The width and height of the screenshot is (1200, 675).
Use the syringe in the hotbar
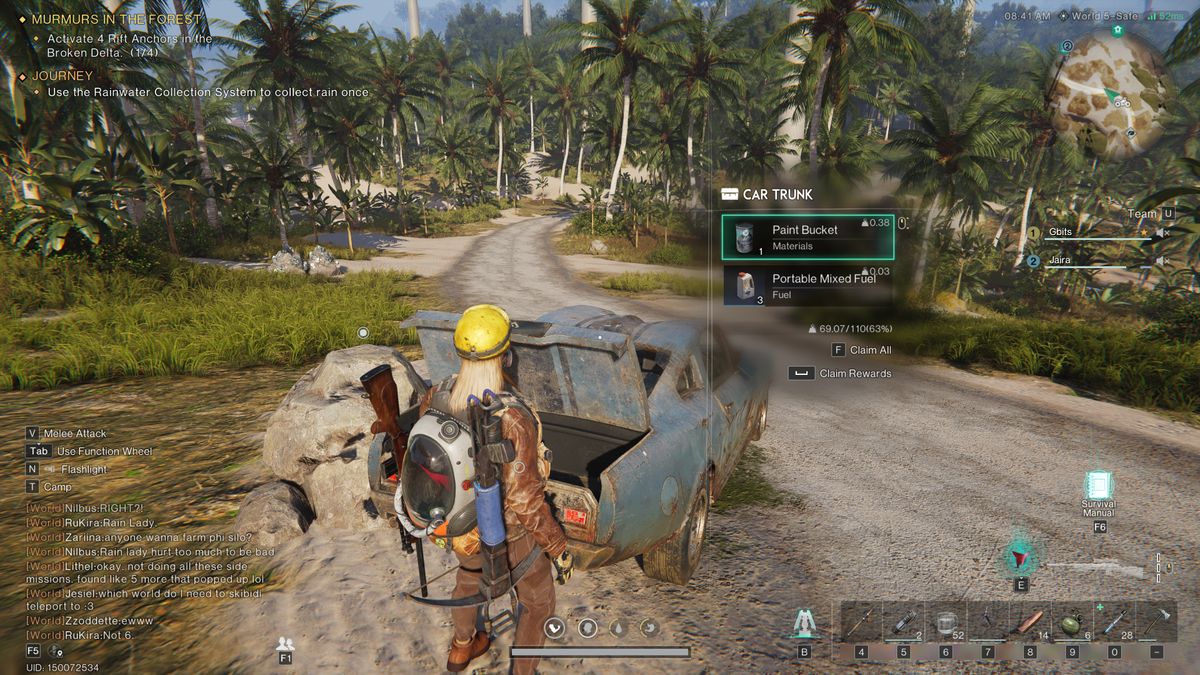coord(1114,622)
